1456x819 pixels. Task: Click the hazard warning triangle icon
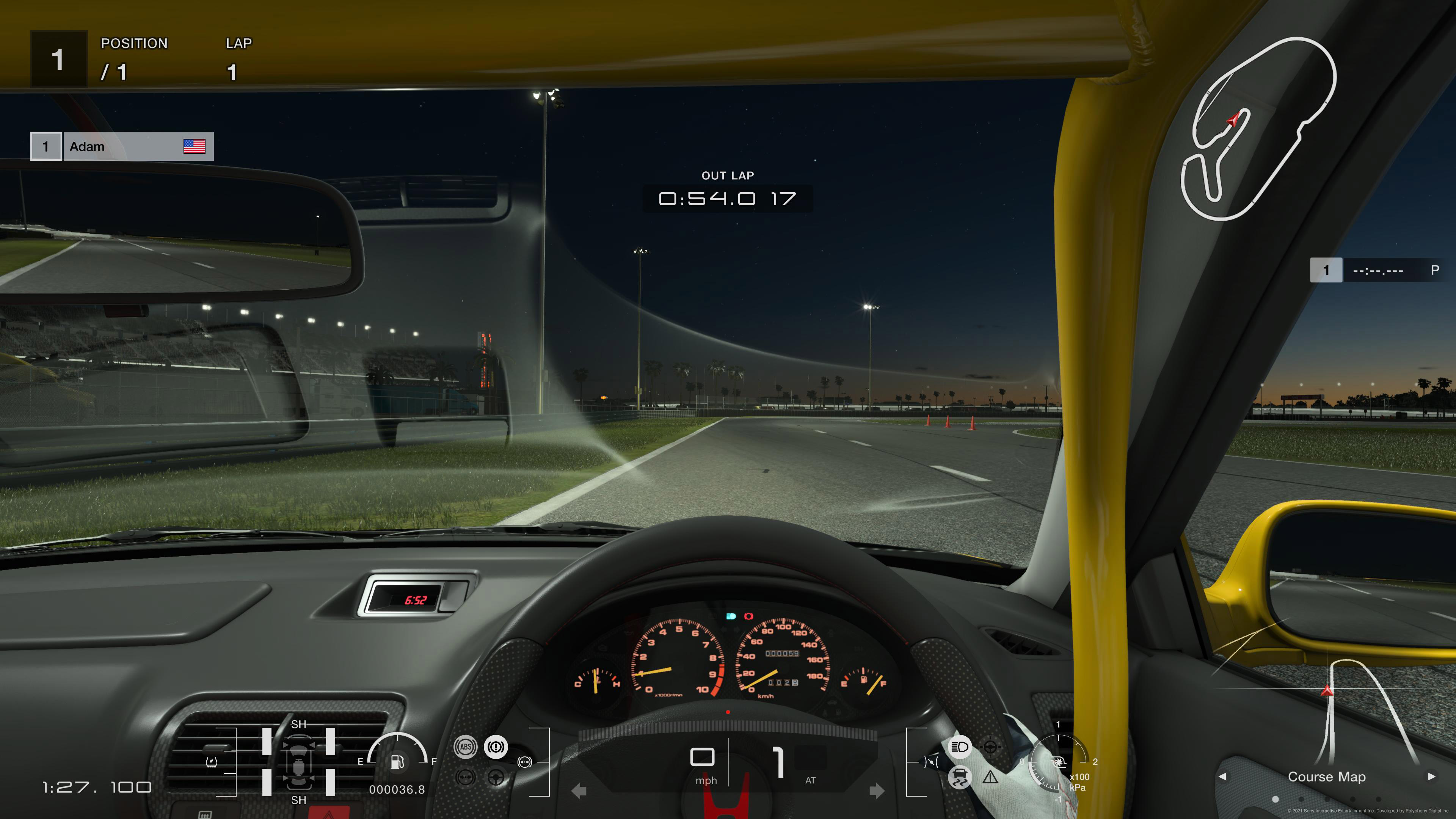990,777
